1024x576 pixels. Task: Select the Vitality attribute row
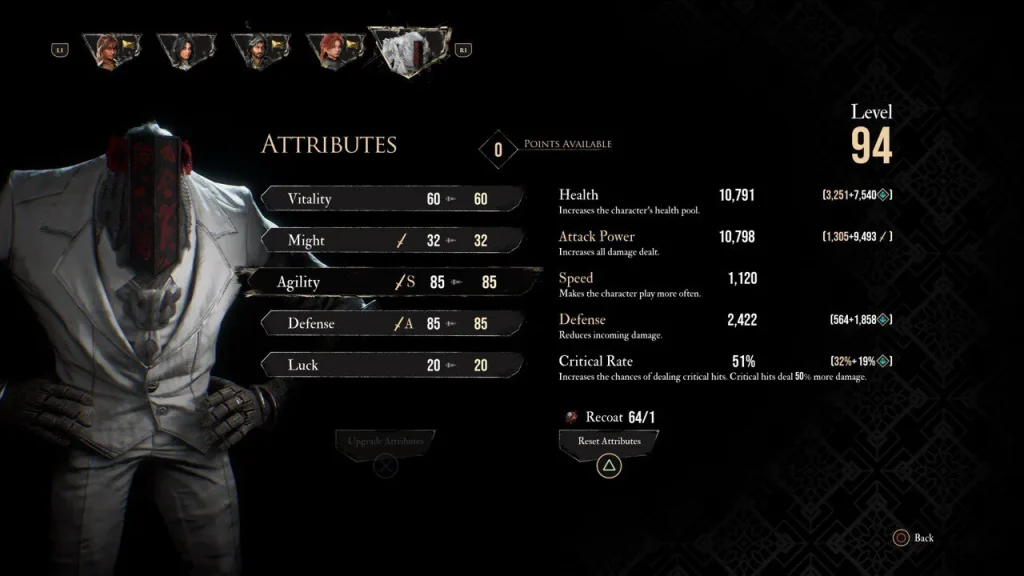[x=392, y=199]
